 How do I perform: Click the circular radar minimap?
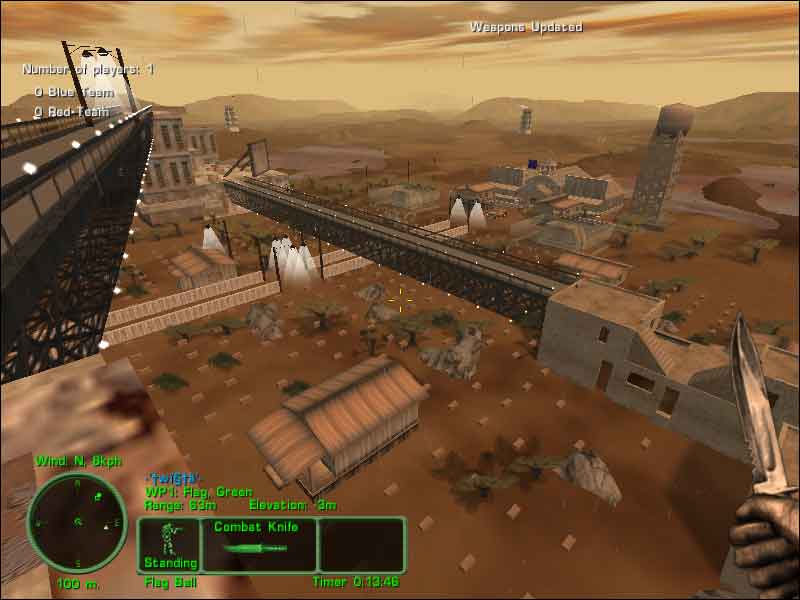76,521
